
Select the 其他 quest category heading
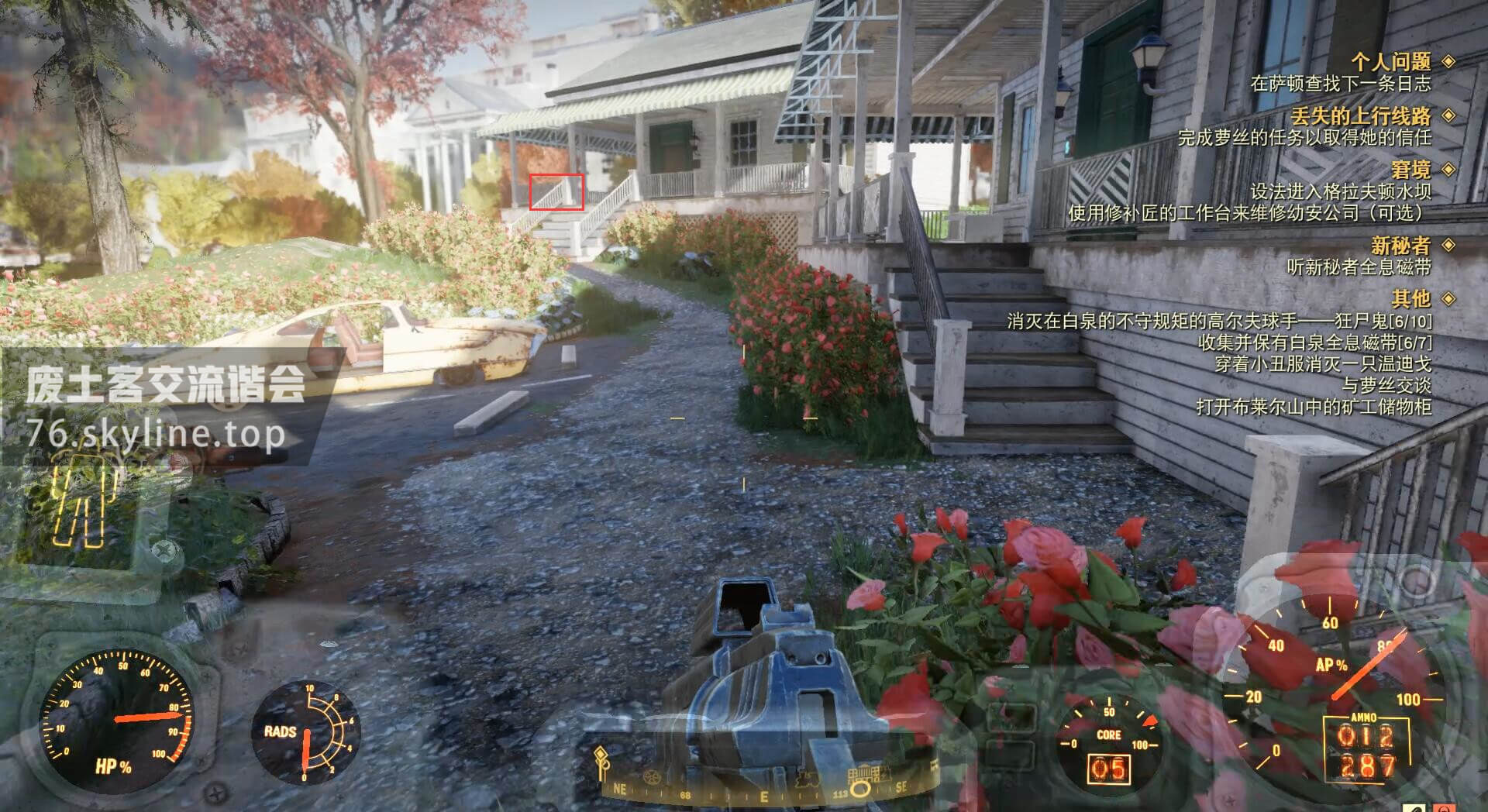point(1410,298)
